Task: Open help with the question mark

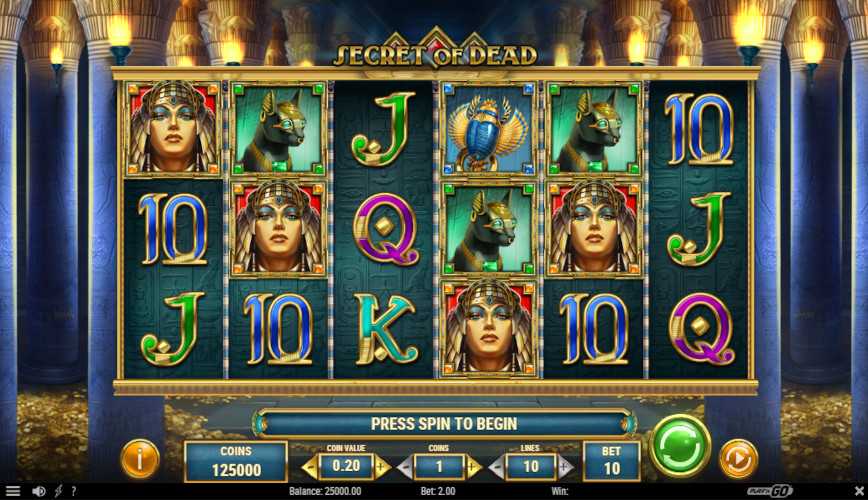Action: pyautogui.click(x=73, y=491)
